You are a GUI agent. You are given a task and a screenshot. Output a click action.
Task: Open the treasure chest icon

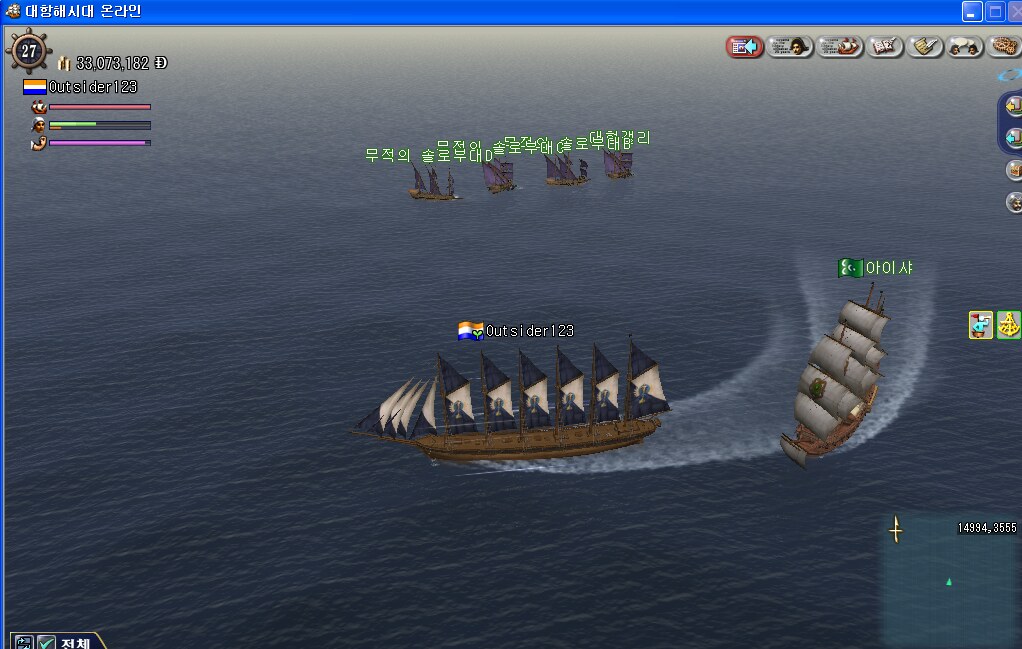click(x=1014, y=169)
